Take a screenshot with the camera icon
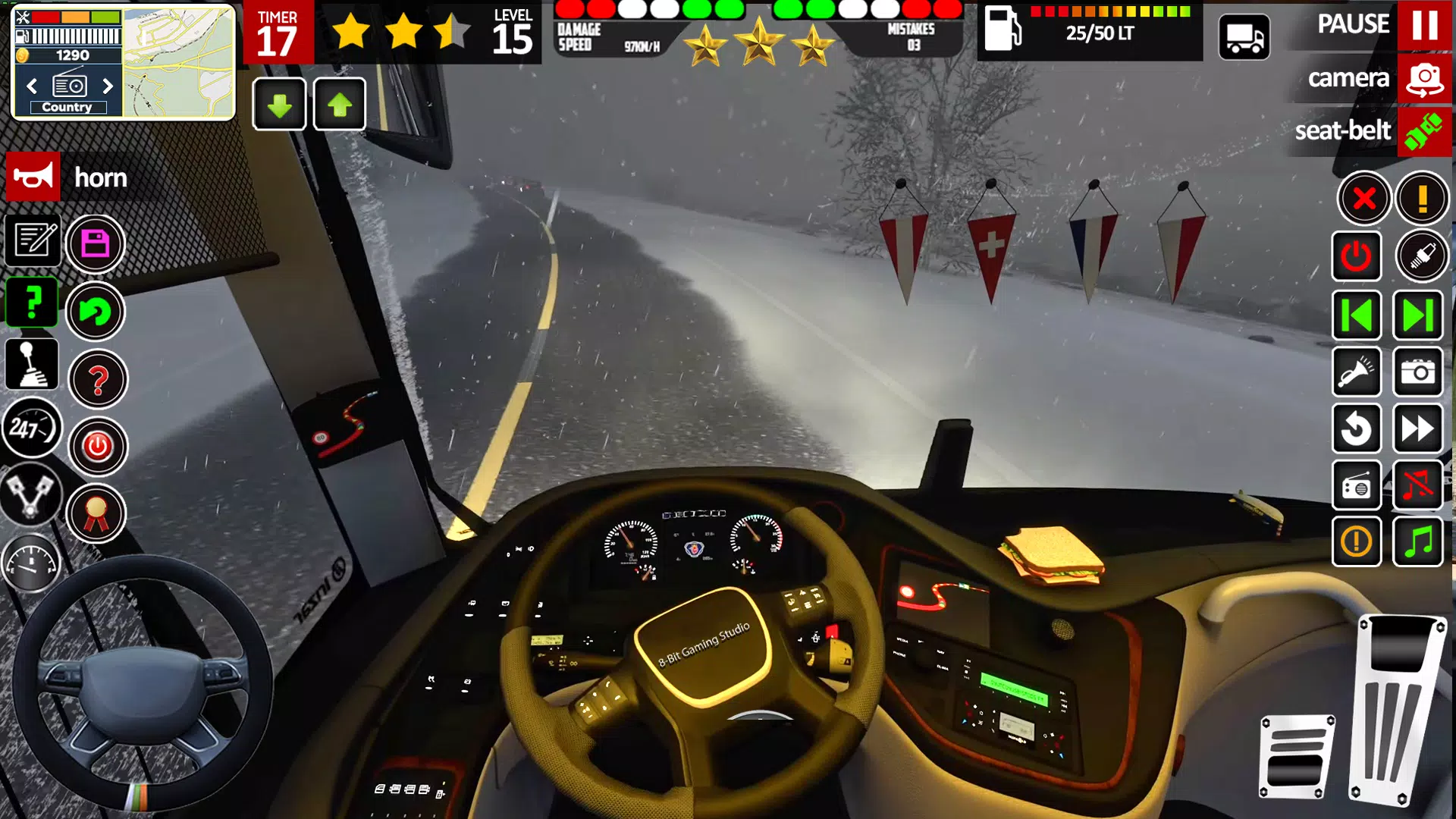Image resolution: width=1456 pixels, height=819 pixels. coord(1419,373)
